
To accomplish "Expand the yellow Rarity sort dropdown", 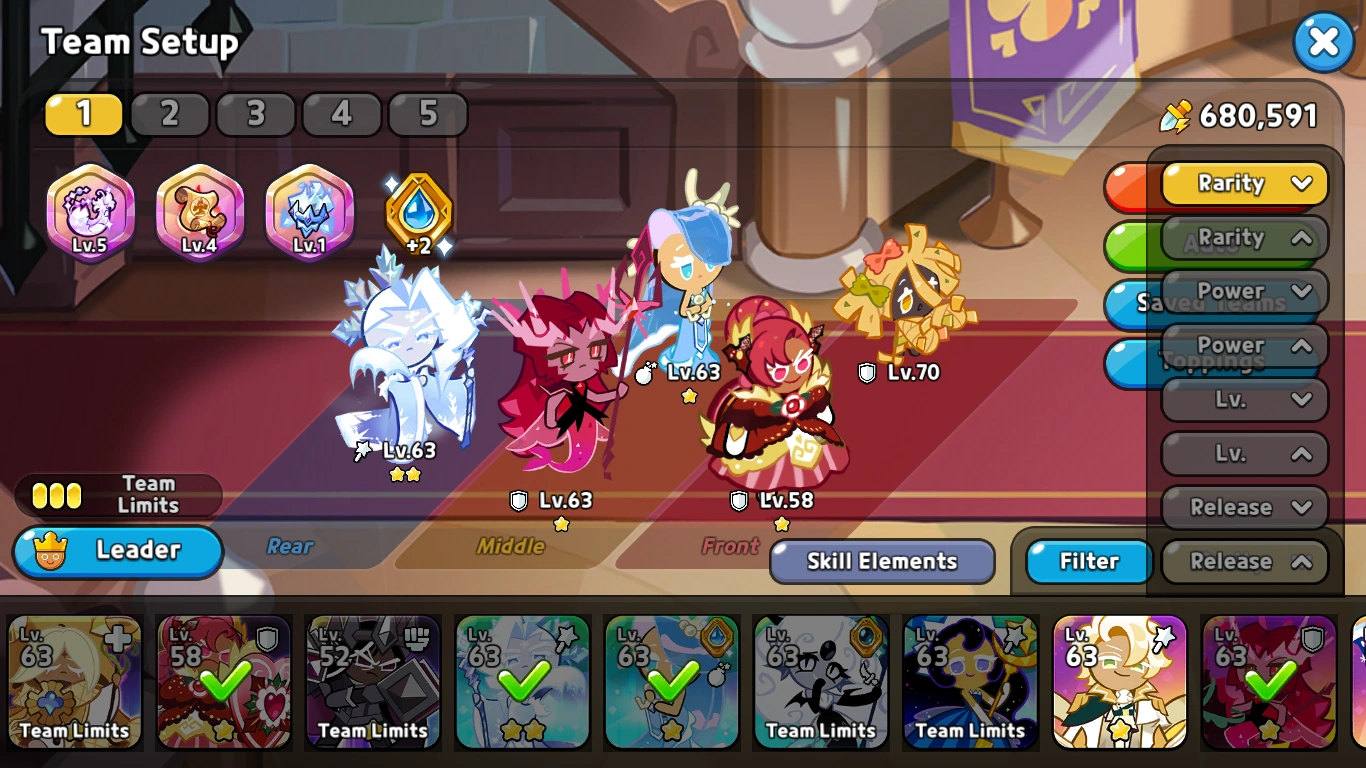I will [1243, 184].
